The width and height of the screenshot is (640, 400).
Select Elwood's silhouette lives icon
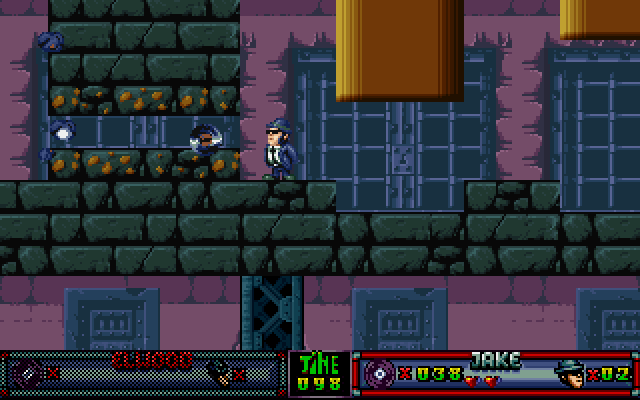[217, 373]
